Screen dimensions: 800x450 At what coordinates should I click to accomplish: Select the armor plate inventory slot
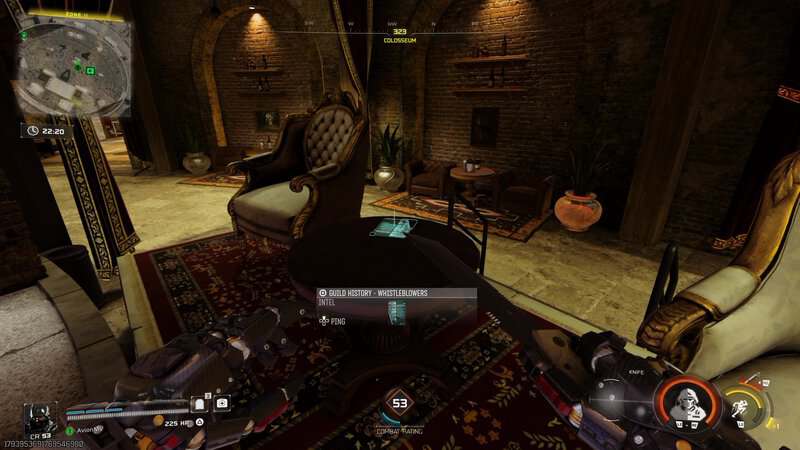pyautogui.click(x=198, y=403)
